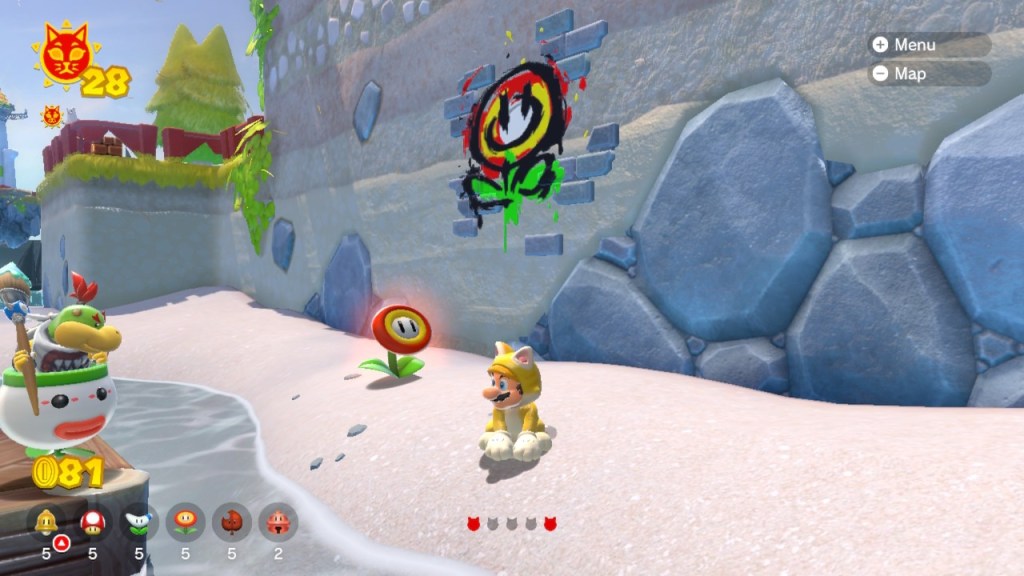
Task: Choose the Lucky Bell item slot
Action: 278,522
